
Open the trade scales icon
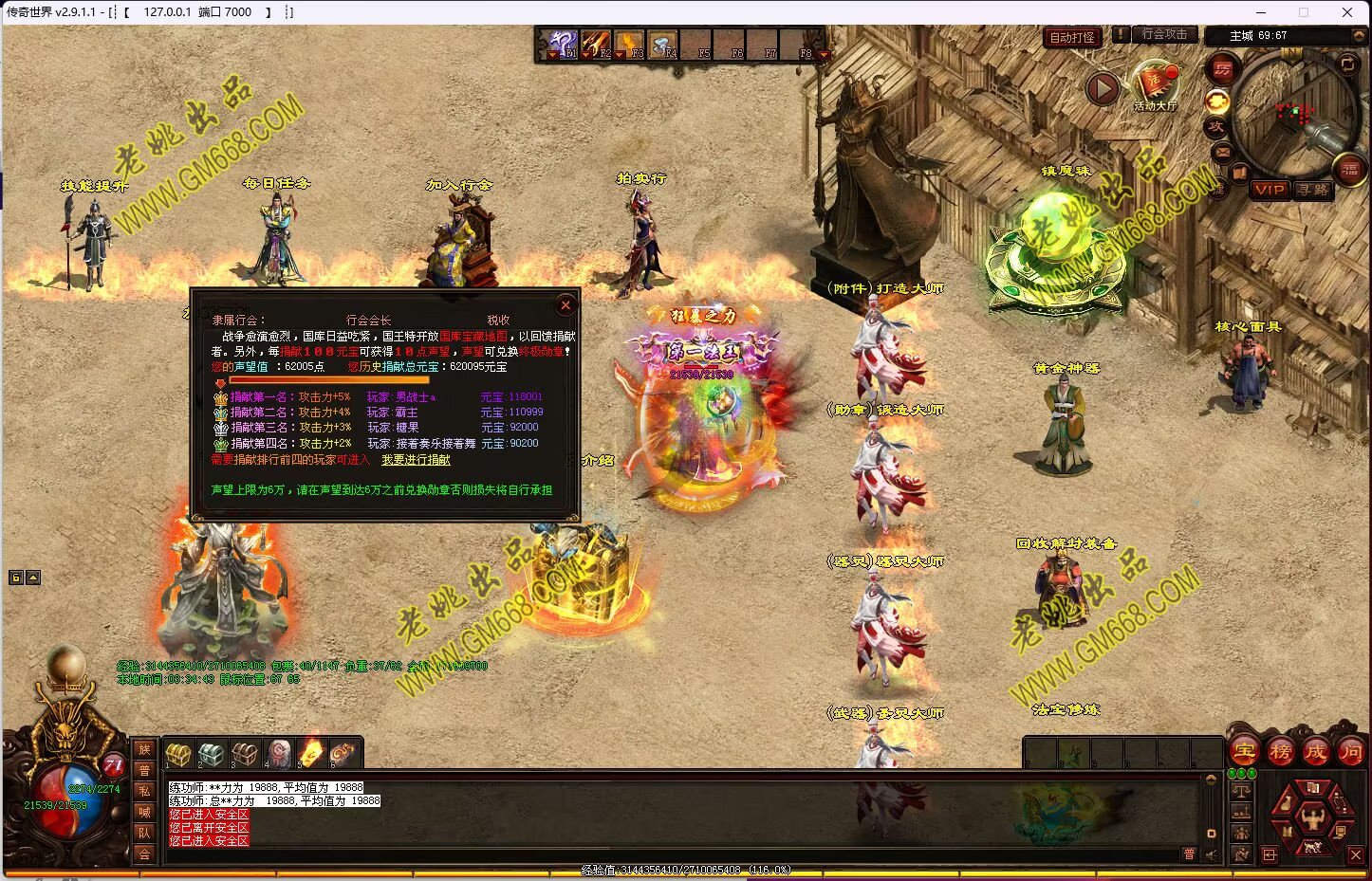[1242, 792]
